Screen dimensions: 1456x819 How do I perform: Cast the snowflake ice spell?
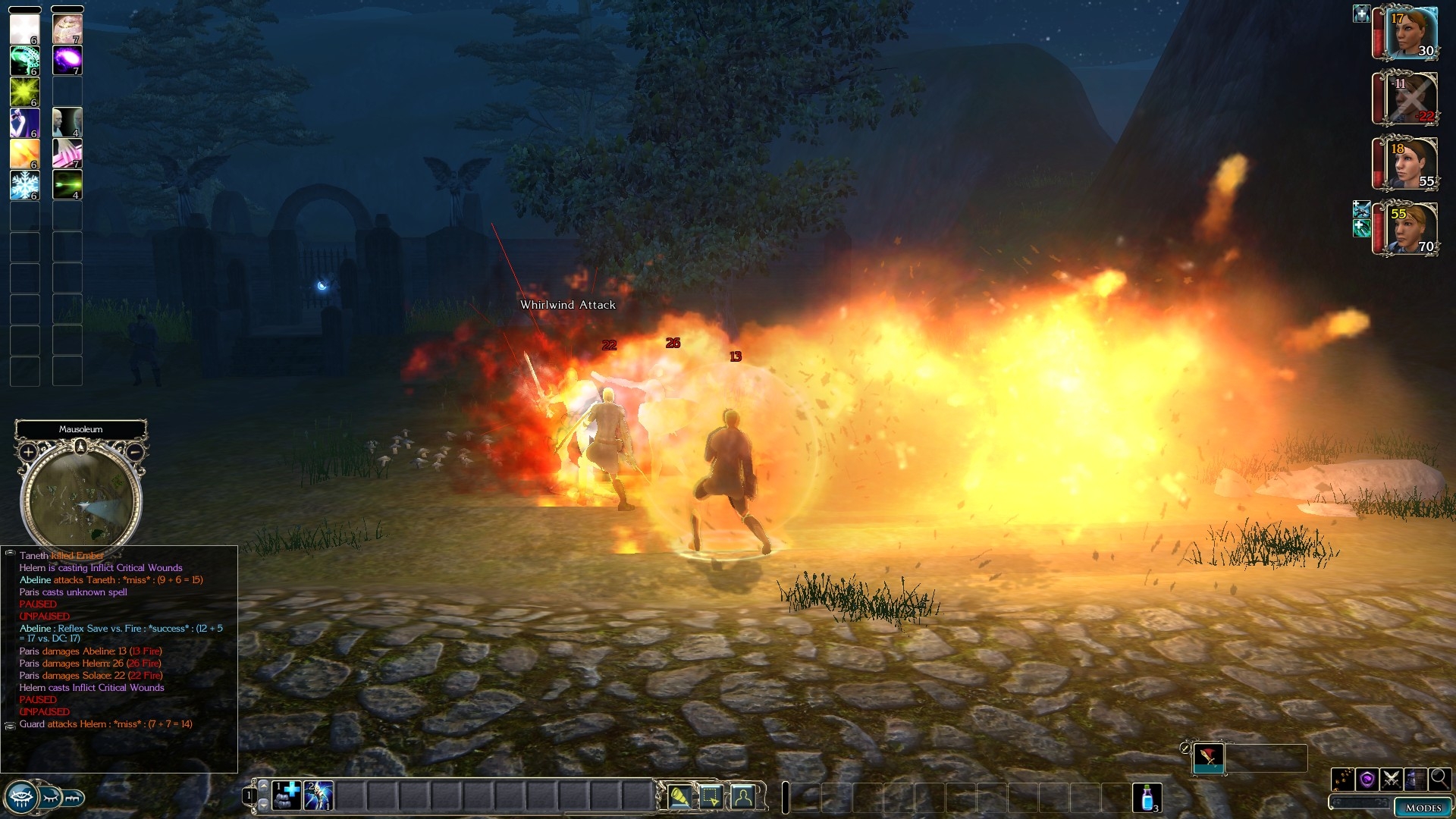click(24, 185)
